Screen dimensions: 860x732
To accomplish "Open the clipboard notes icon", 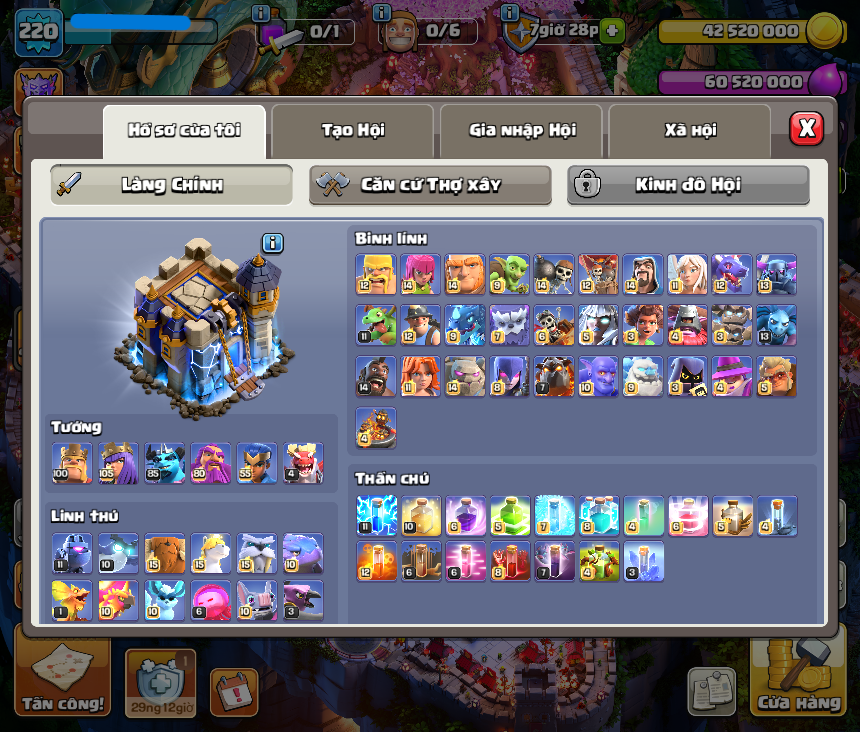I will point(711,692).
